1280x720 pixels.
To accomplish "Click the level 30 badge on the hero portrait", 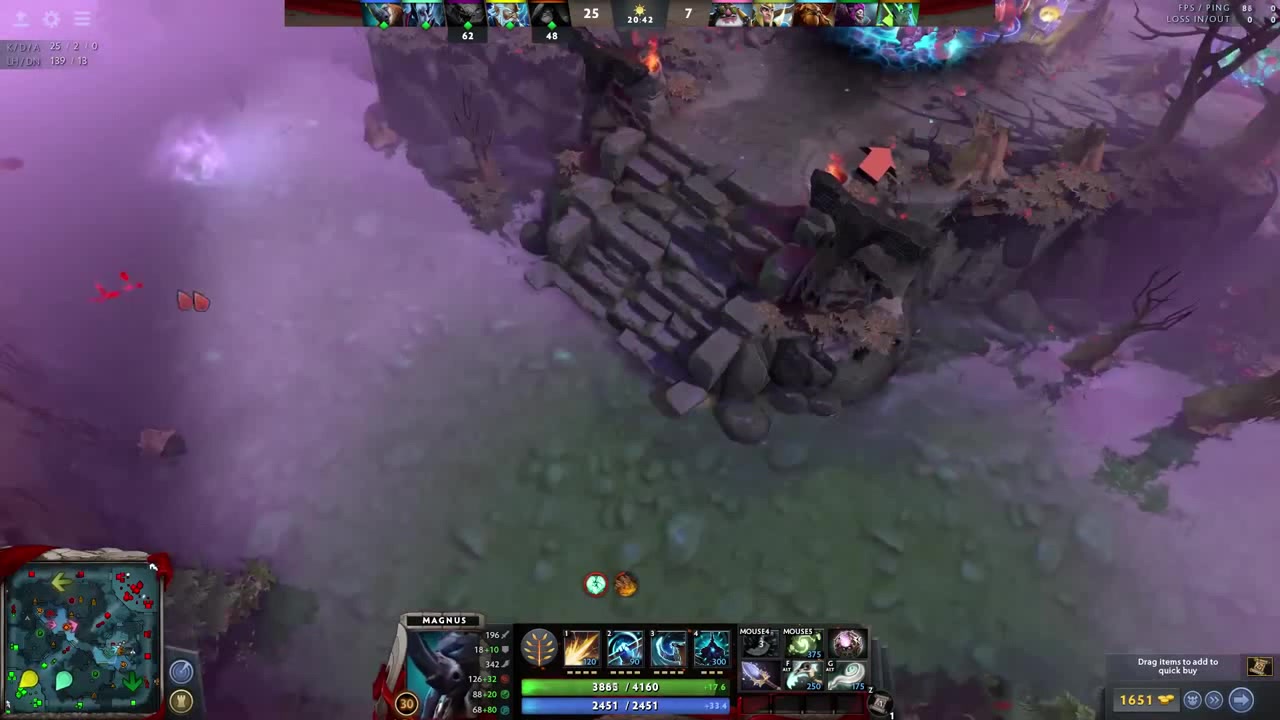I will [x=406, y=704].
